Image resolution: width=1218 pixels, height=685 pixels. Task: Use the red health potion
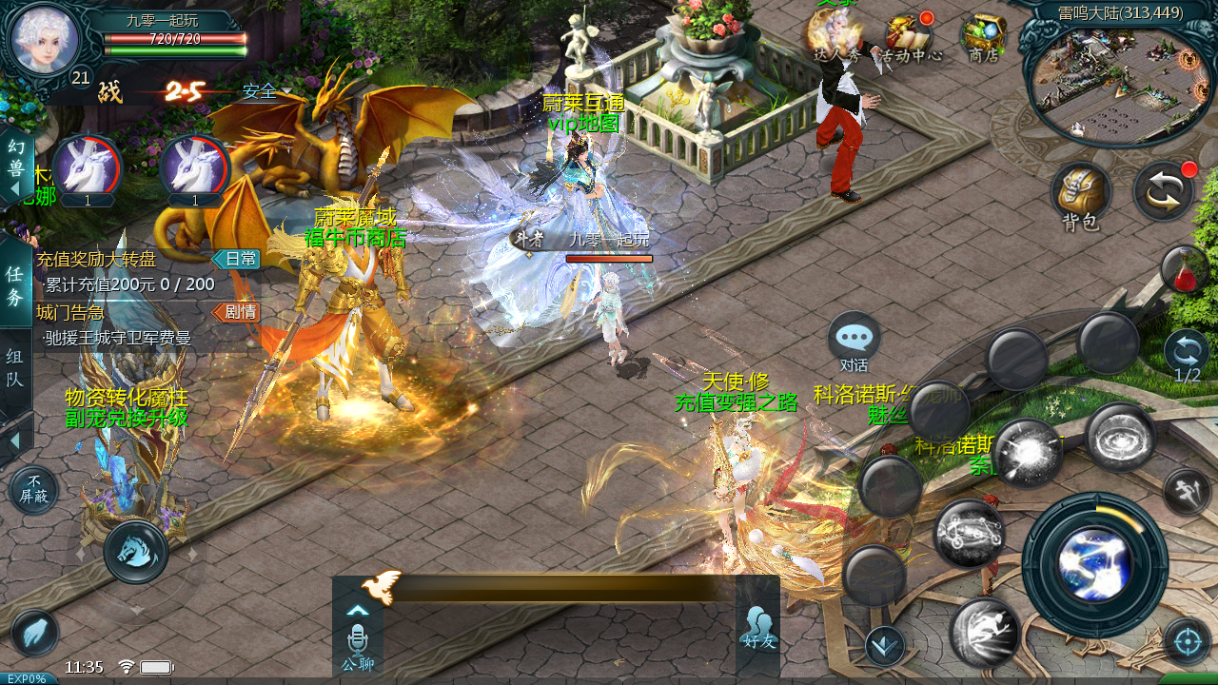pyautogui.click(x=1187, y=270)
